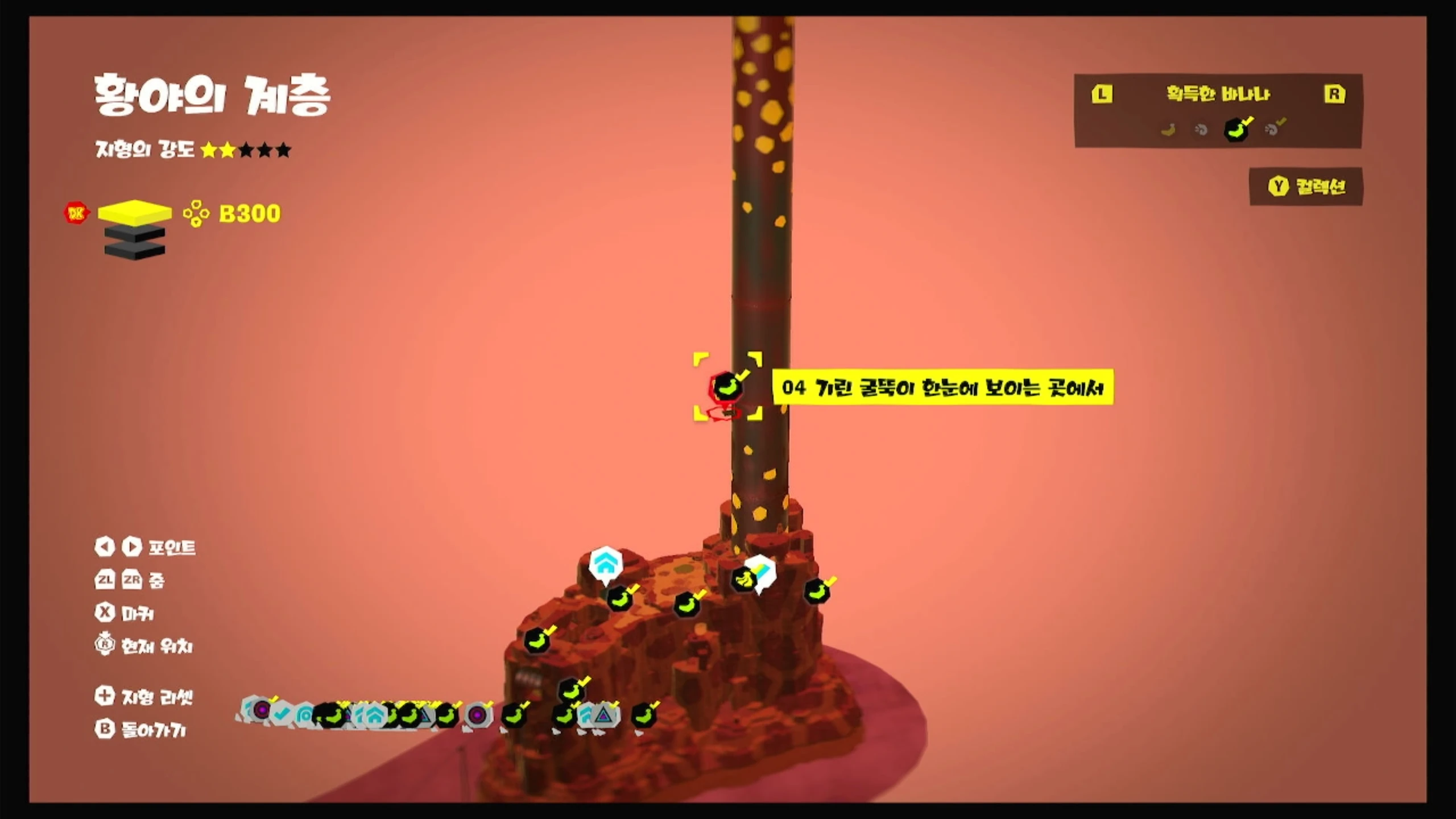The height and width of the screenshot is (819, 1456).
Task: Select the highlighted yellow B300 layer tile
Action: (x=134, y=212)
